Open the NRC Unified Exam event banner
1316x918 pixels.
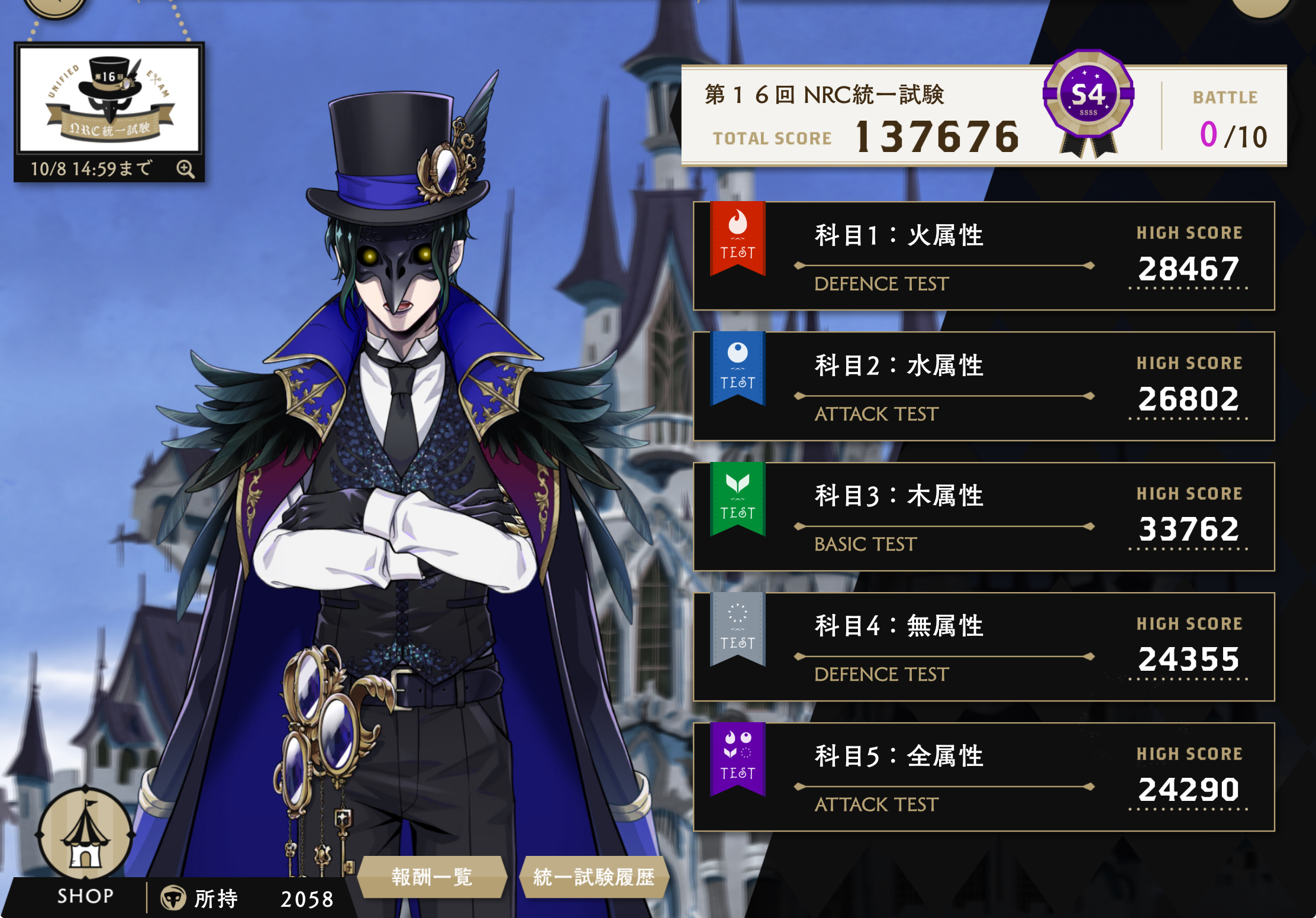(109, 99)
